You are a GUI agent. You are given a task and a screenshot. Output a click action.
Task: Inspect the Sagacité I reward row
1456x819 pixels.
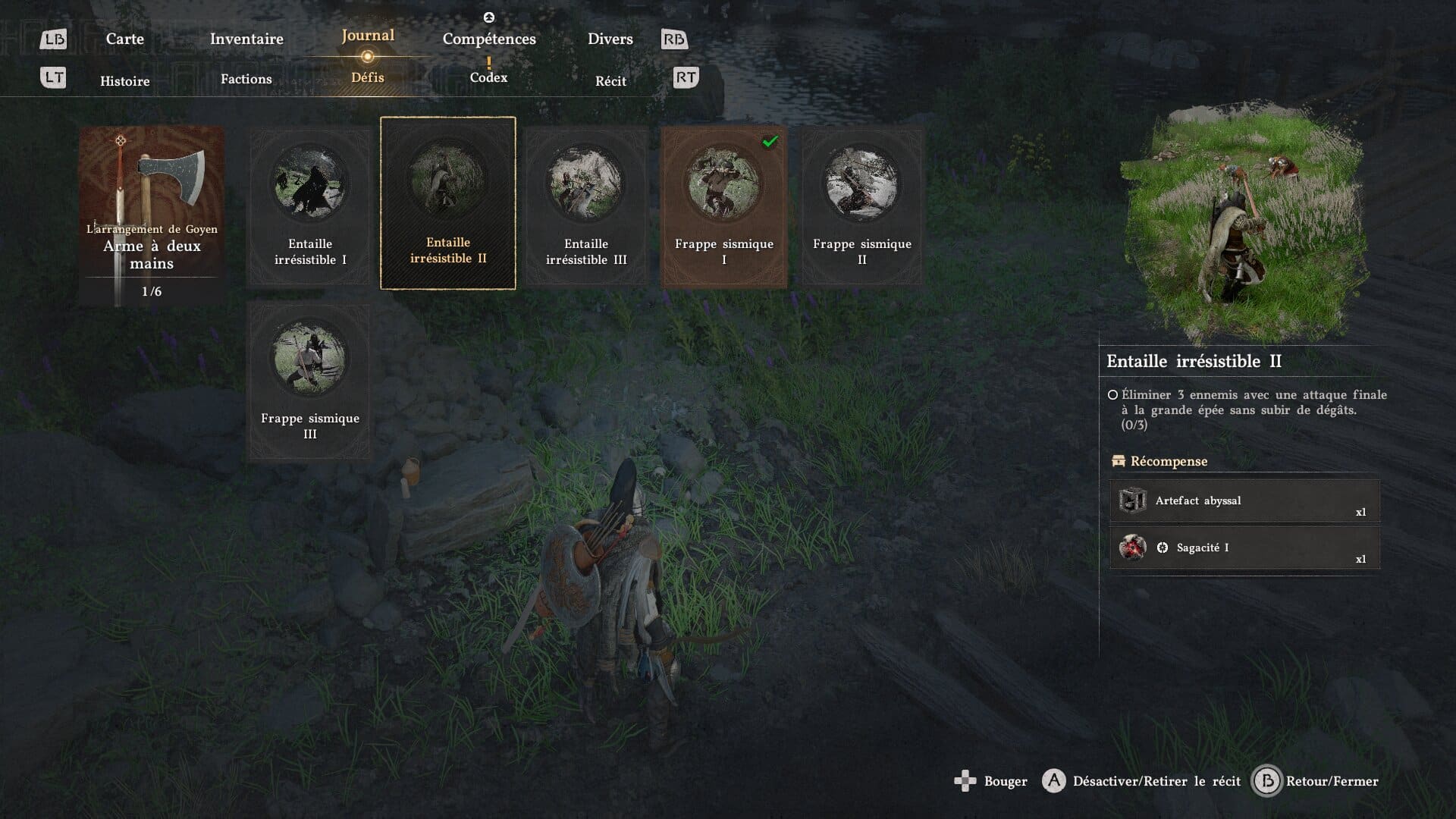[1244, 548]
